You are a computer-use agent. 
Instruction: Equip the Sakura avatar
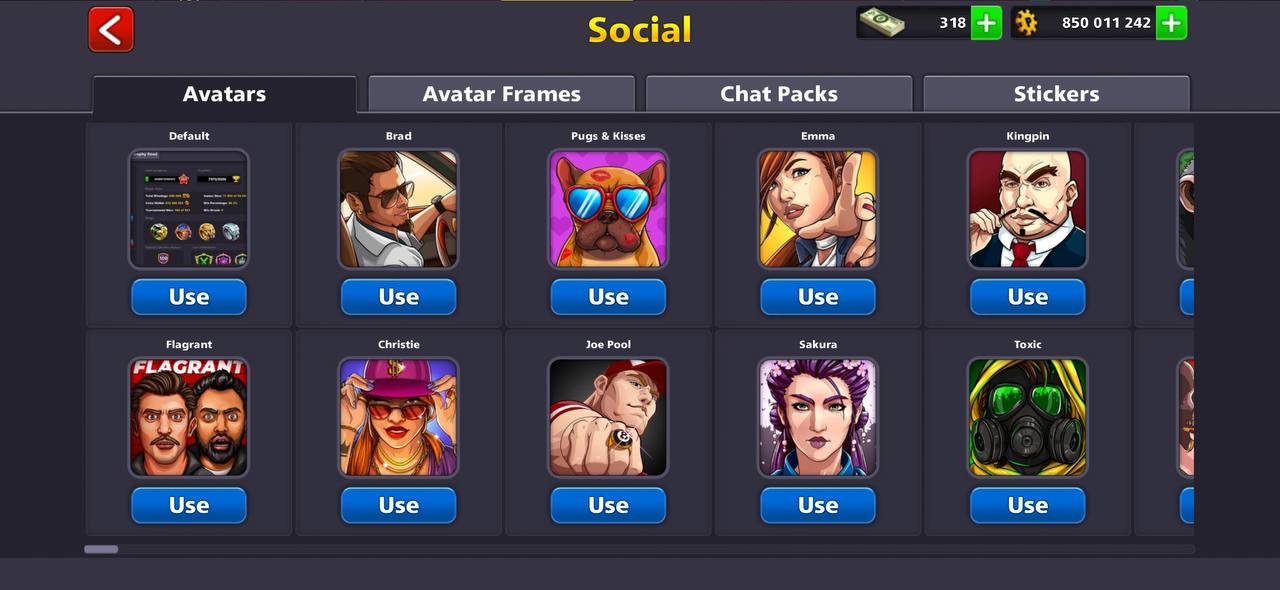pyautogui.click(x=818, y=505)
